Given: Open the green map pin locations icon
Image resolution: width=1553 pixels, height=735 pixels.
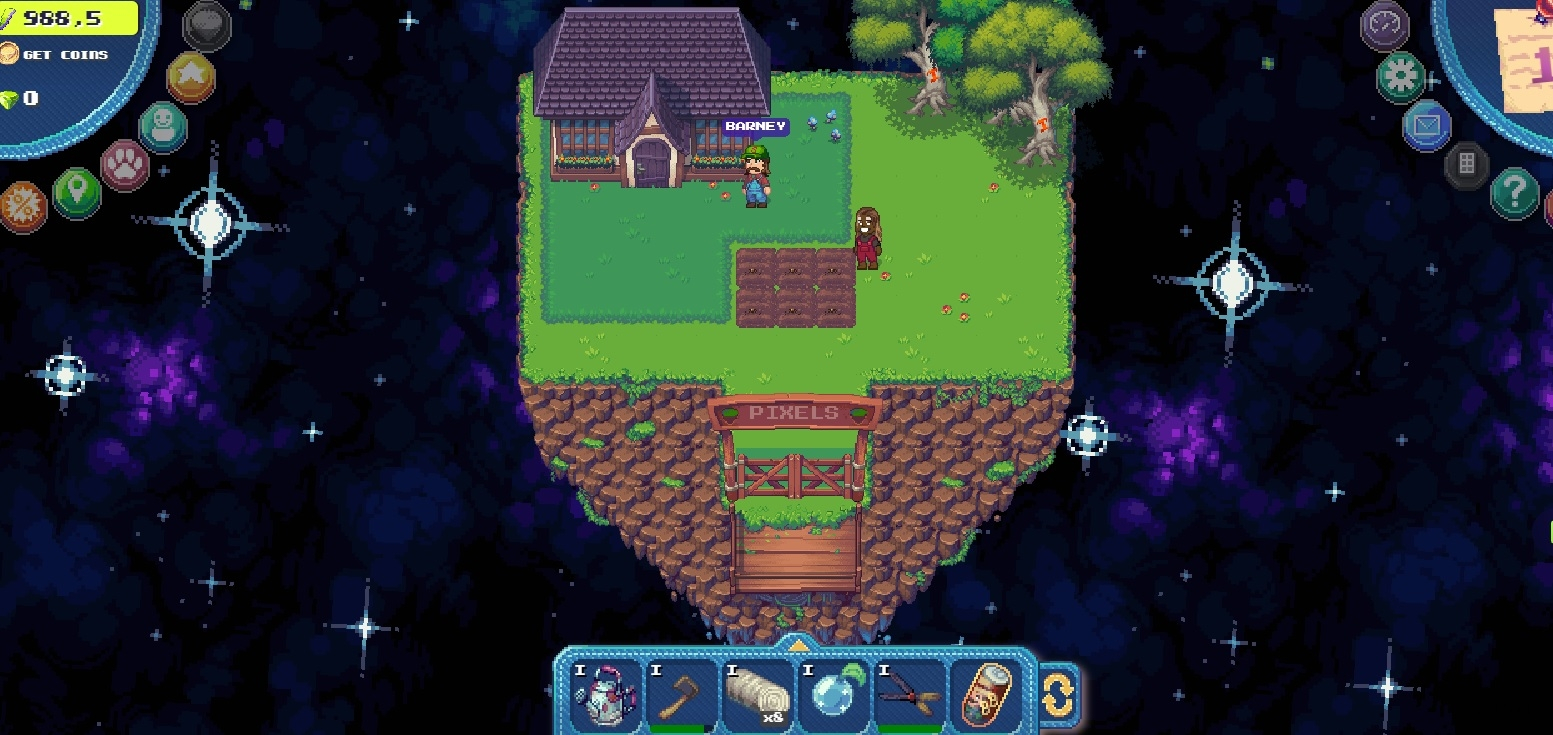Looking at the screenshot, I should (x=77, y=192).
